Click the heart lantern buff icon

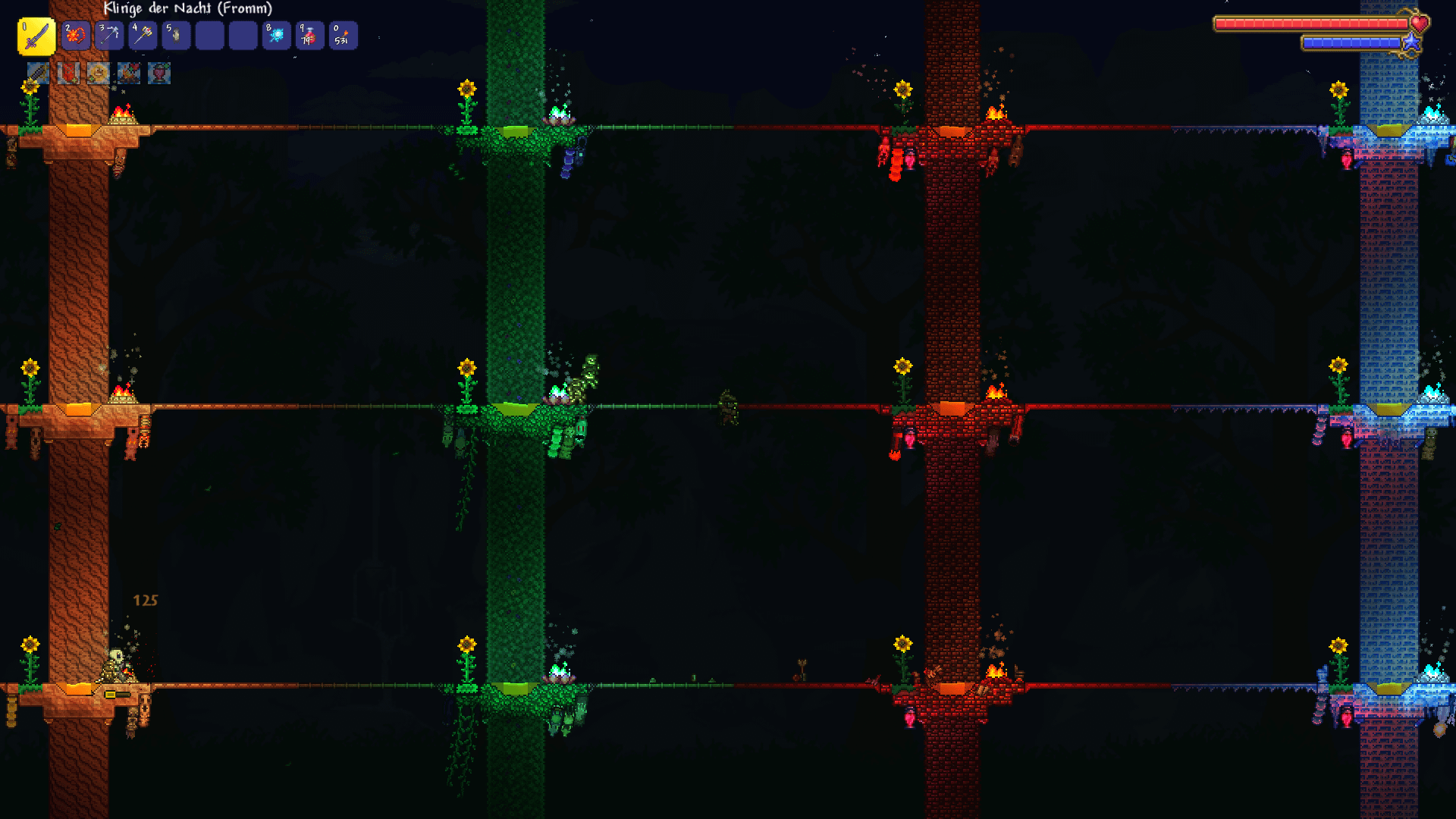[159, 73]
